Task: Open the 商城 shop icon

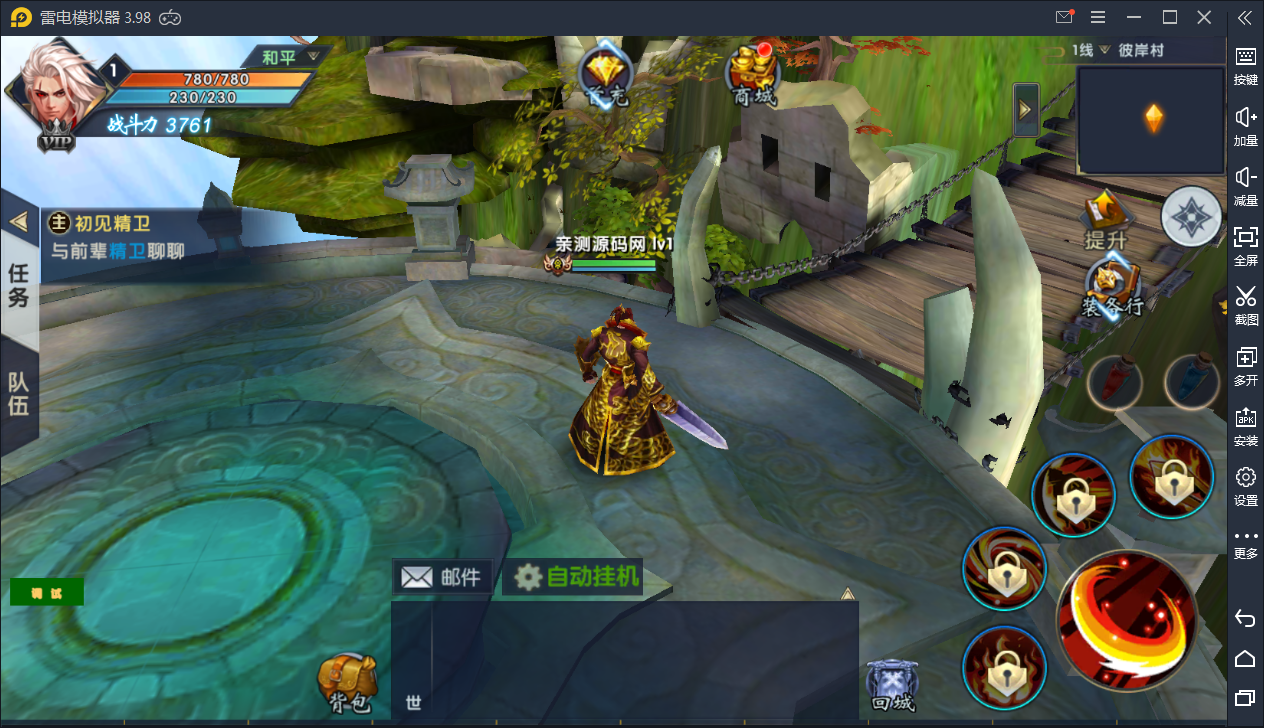Action: click(x=754, y=75)
